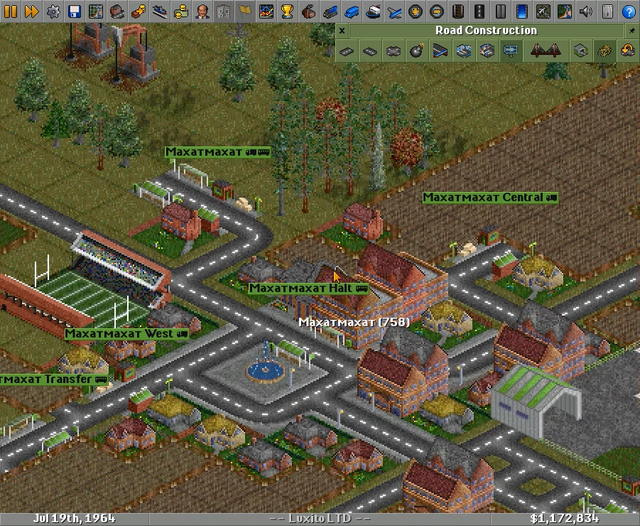Open airport construction toolbar
Image resolution: width=640 pixels, height=526 pixels.
[x=540, y=11]
